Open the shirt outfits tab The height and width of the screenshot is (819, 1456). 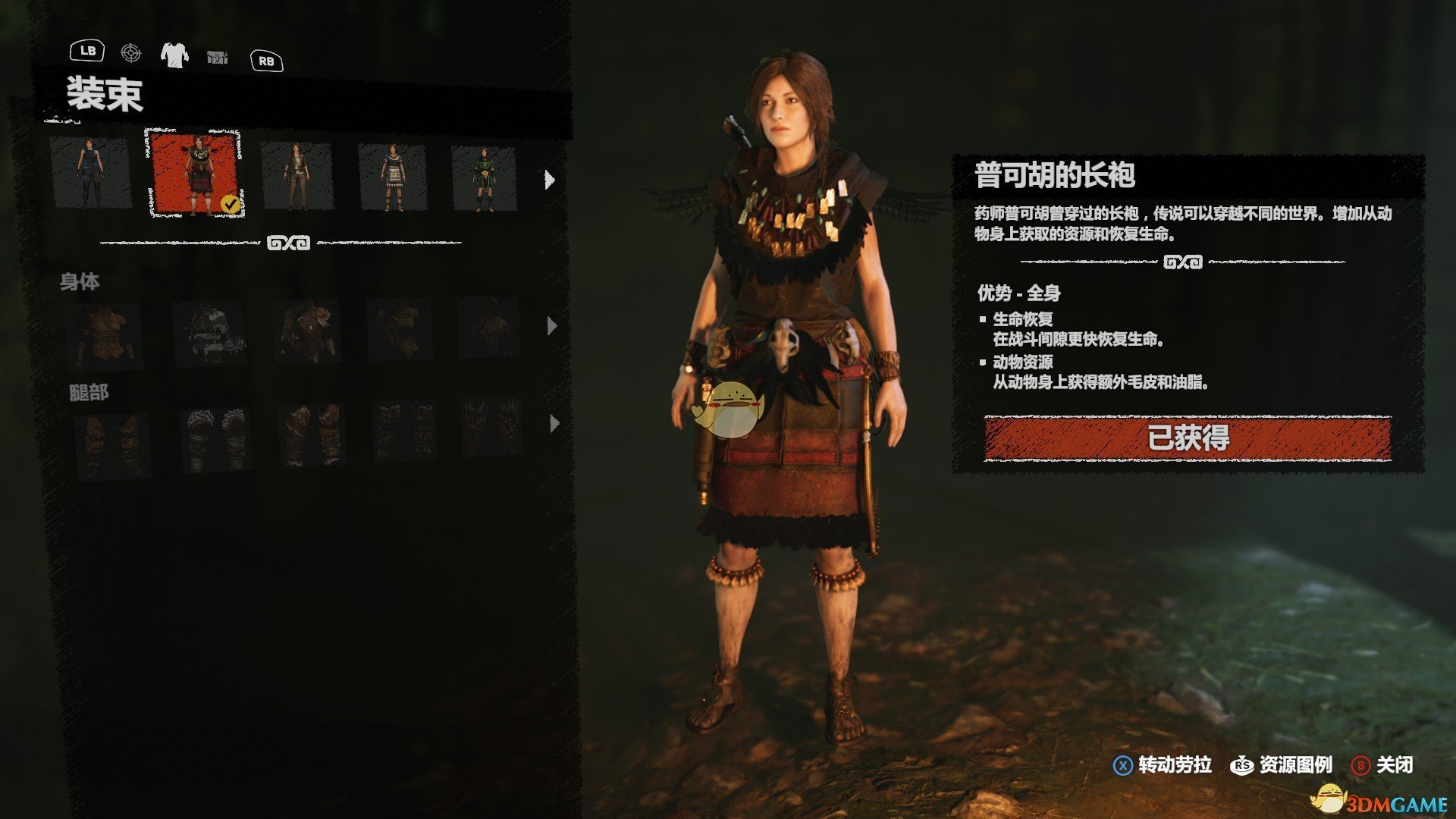(174, 55)
